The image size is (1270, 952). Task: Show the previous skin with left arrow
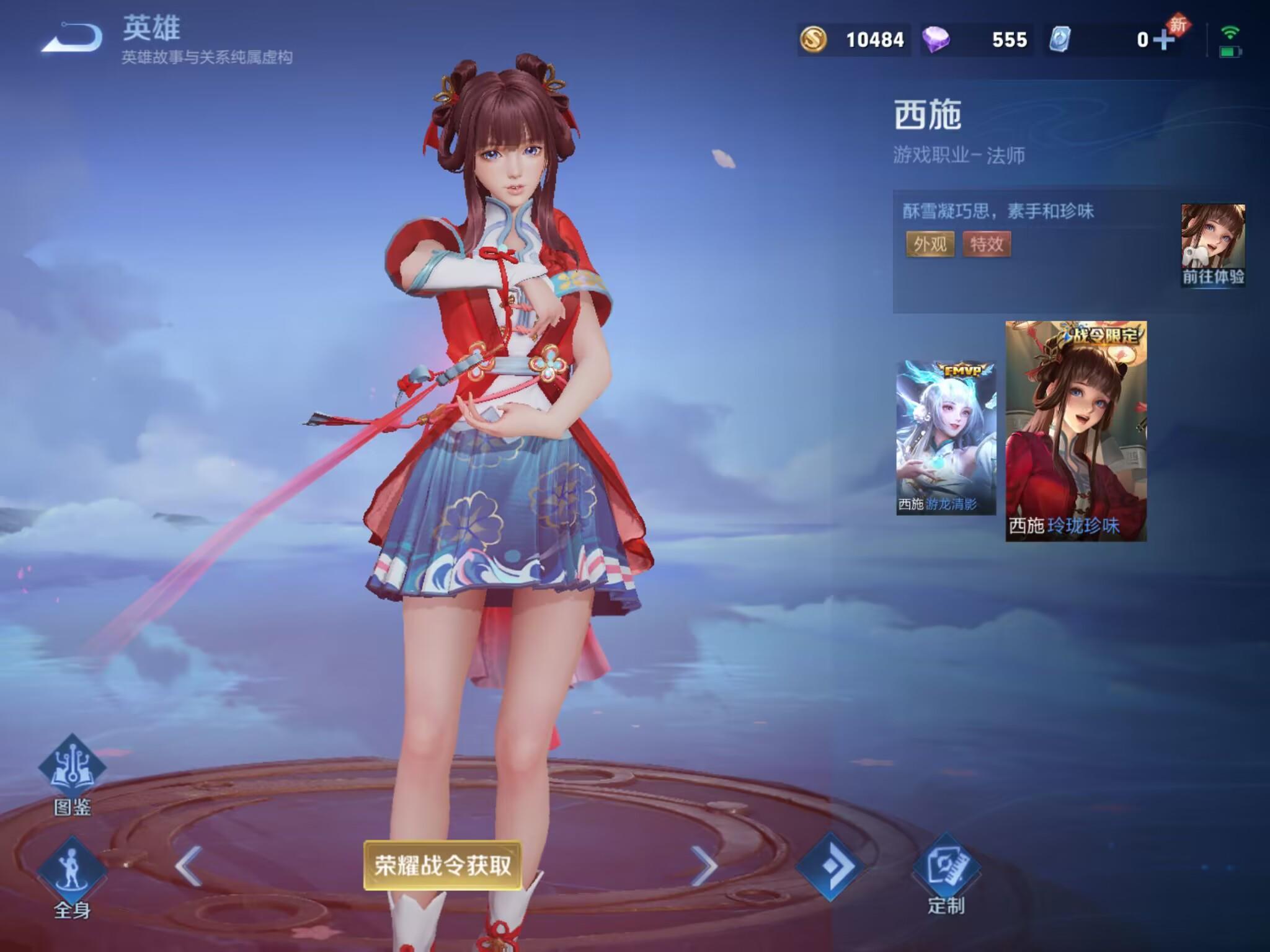click(x=189, y=865)
